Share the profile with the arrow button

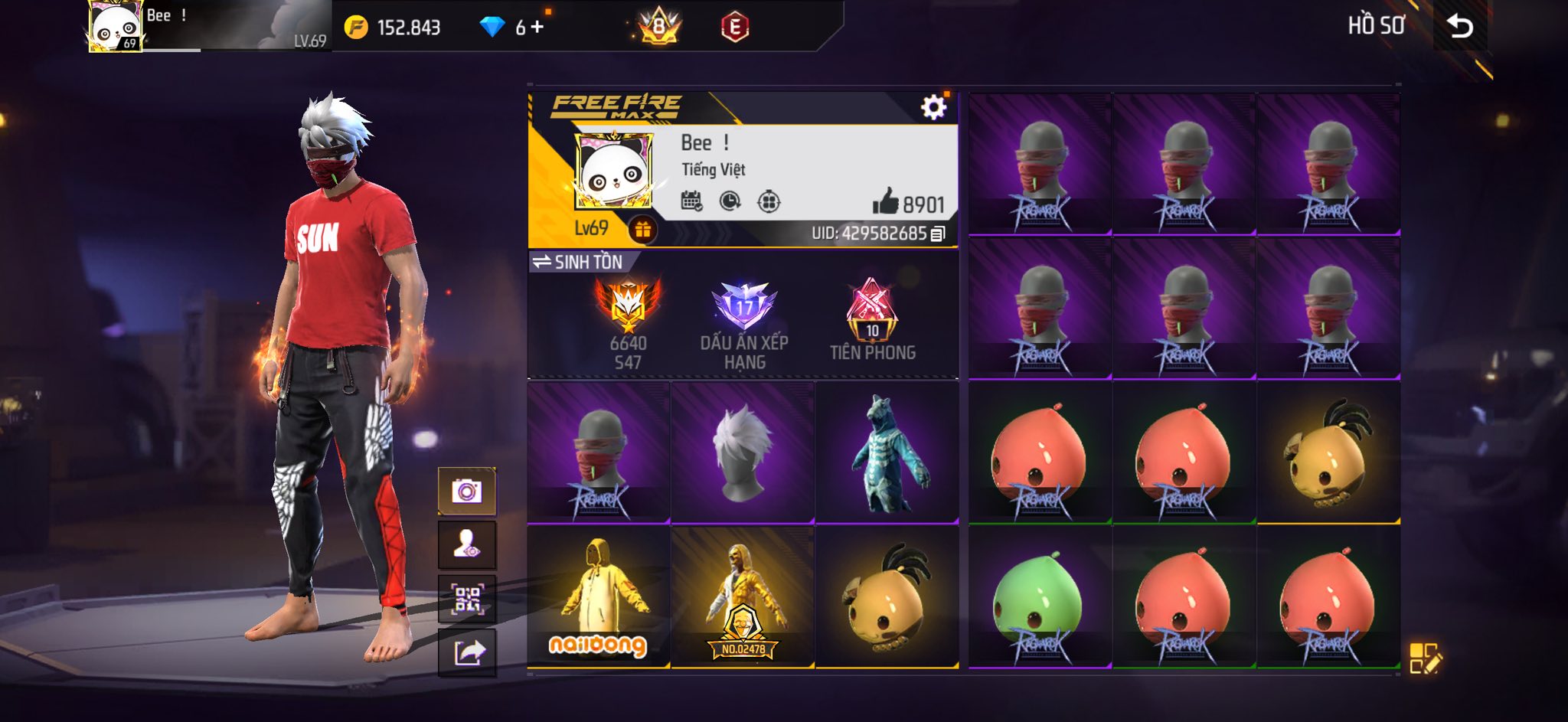(x=466, y=653)
